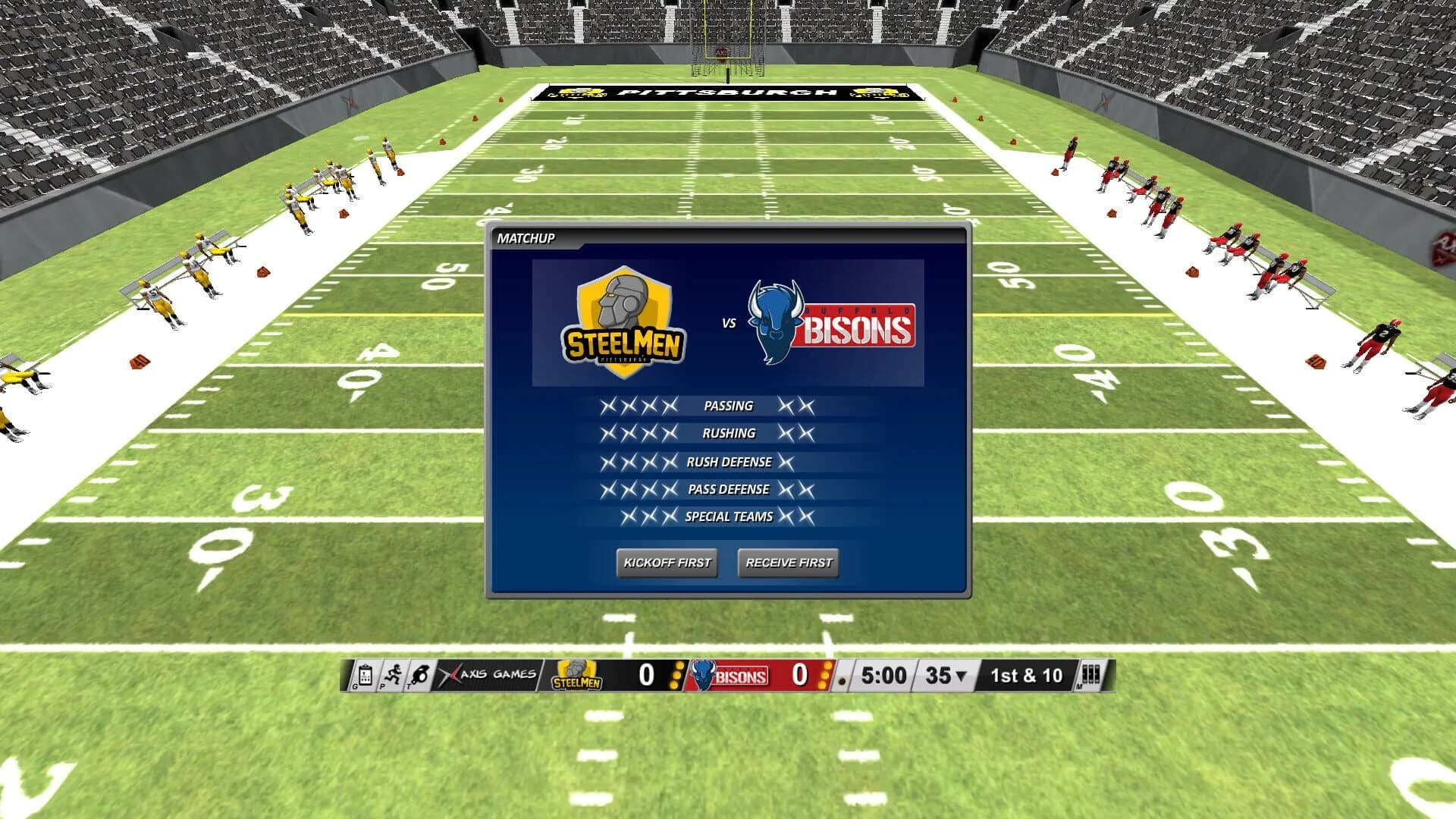The image size is (1456, 819).
Task: Select the SteelMen helmet logo on the scoreboard
Action: tap(576, 674)
